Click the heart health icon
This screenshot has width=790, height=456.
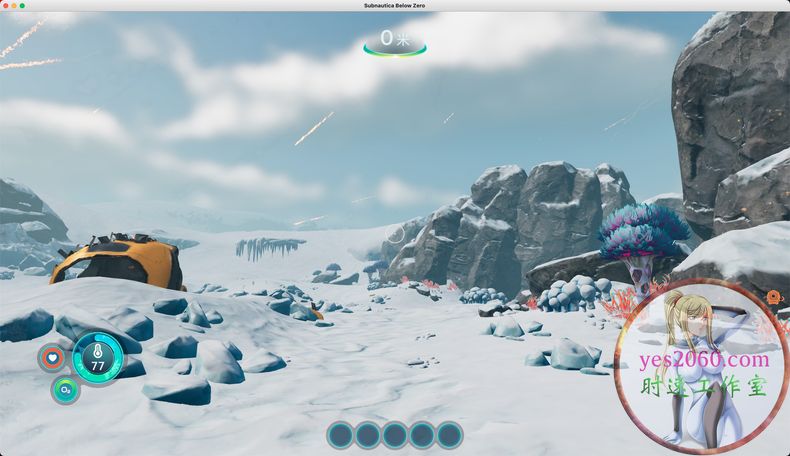(51, 357)
